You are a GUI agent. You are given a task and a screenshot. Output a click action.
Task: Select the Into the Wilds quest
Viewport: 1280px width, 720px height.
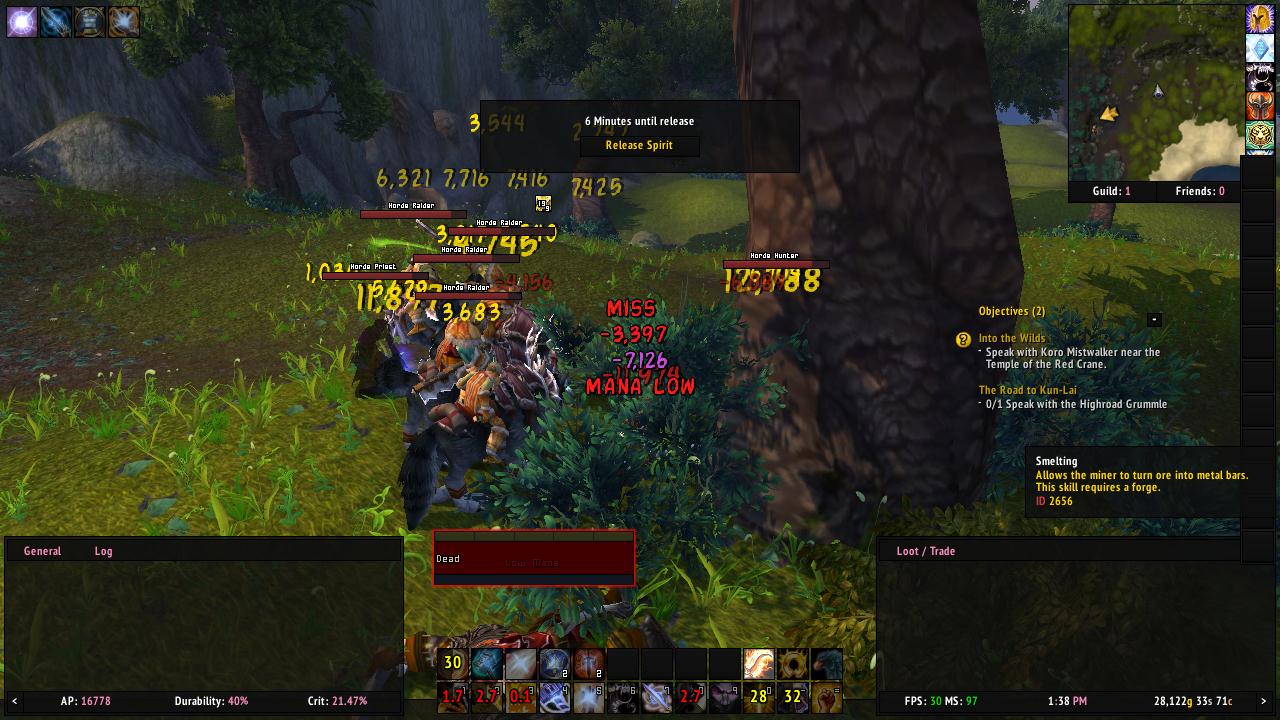[1012, 339]
